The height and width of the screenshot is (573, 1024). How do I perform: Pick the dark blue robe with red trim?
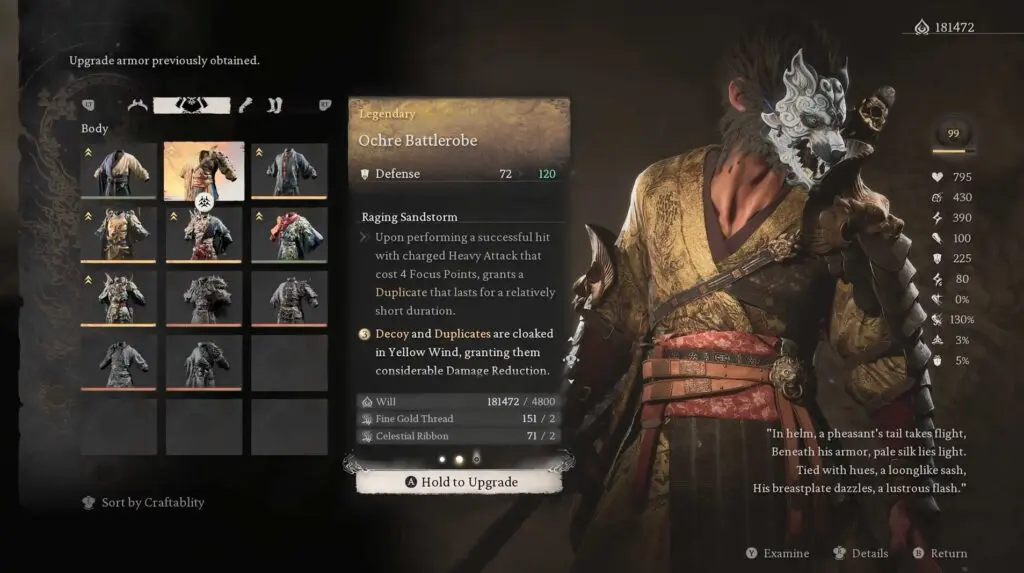coord(289,171)
